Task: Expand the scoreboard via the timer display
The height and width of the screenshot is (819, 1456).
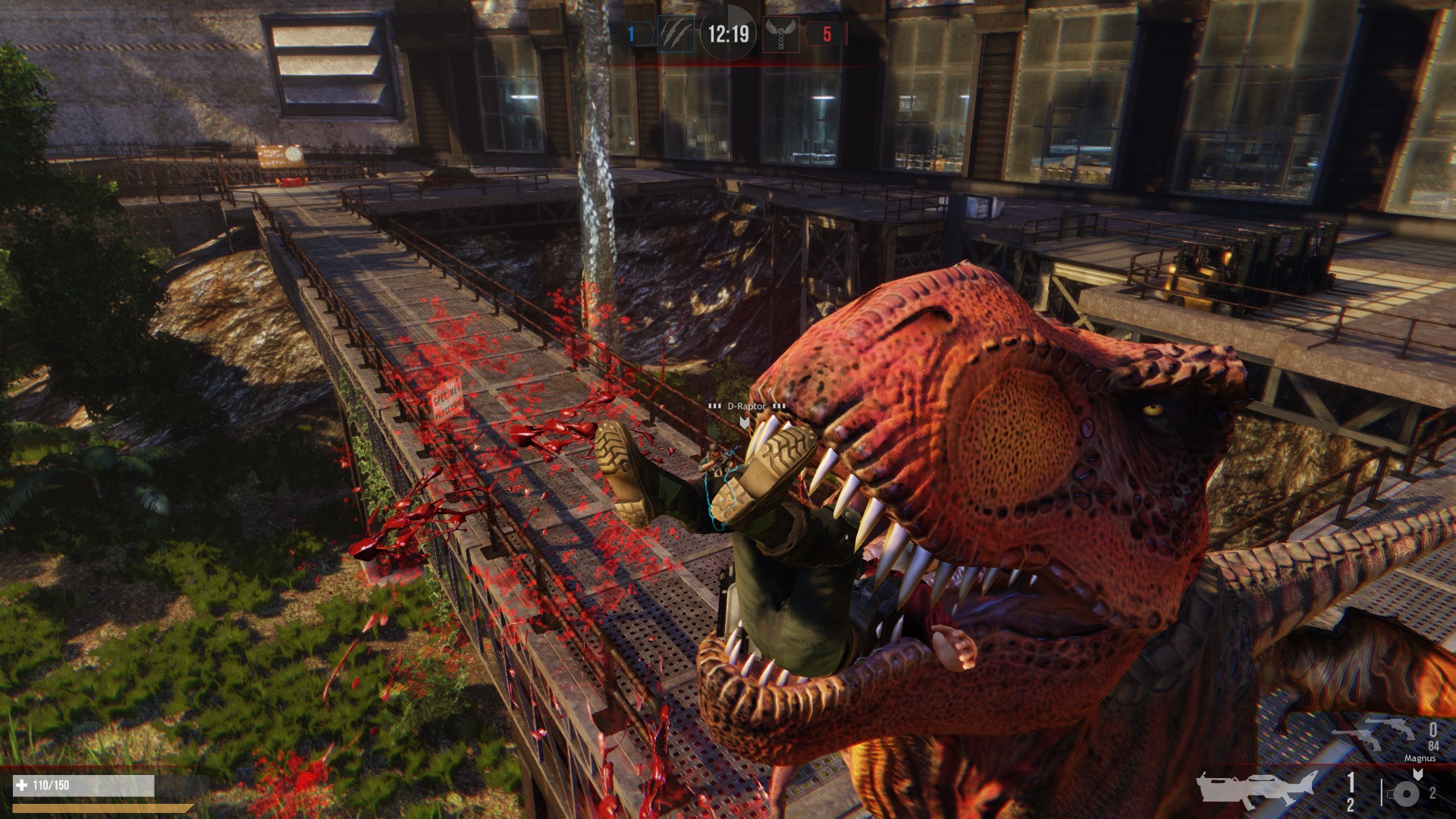Action: click(728, 33)
